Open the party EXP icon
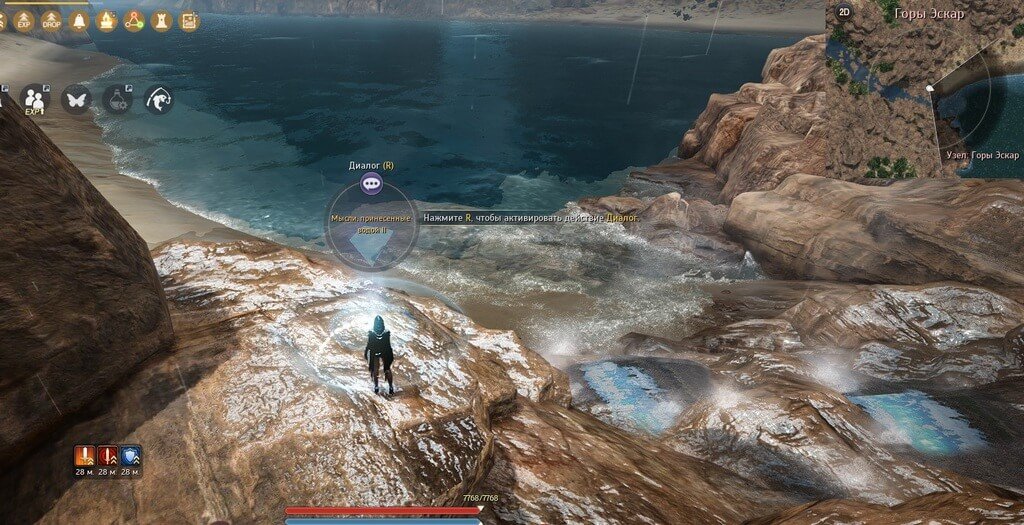Screen dimensions: 1024x525 [x=35, y=98]
